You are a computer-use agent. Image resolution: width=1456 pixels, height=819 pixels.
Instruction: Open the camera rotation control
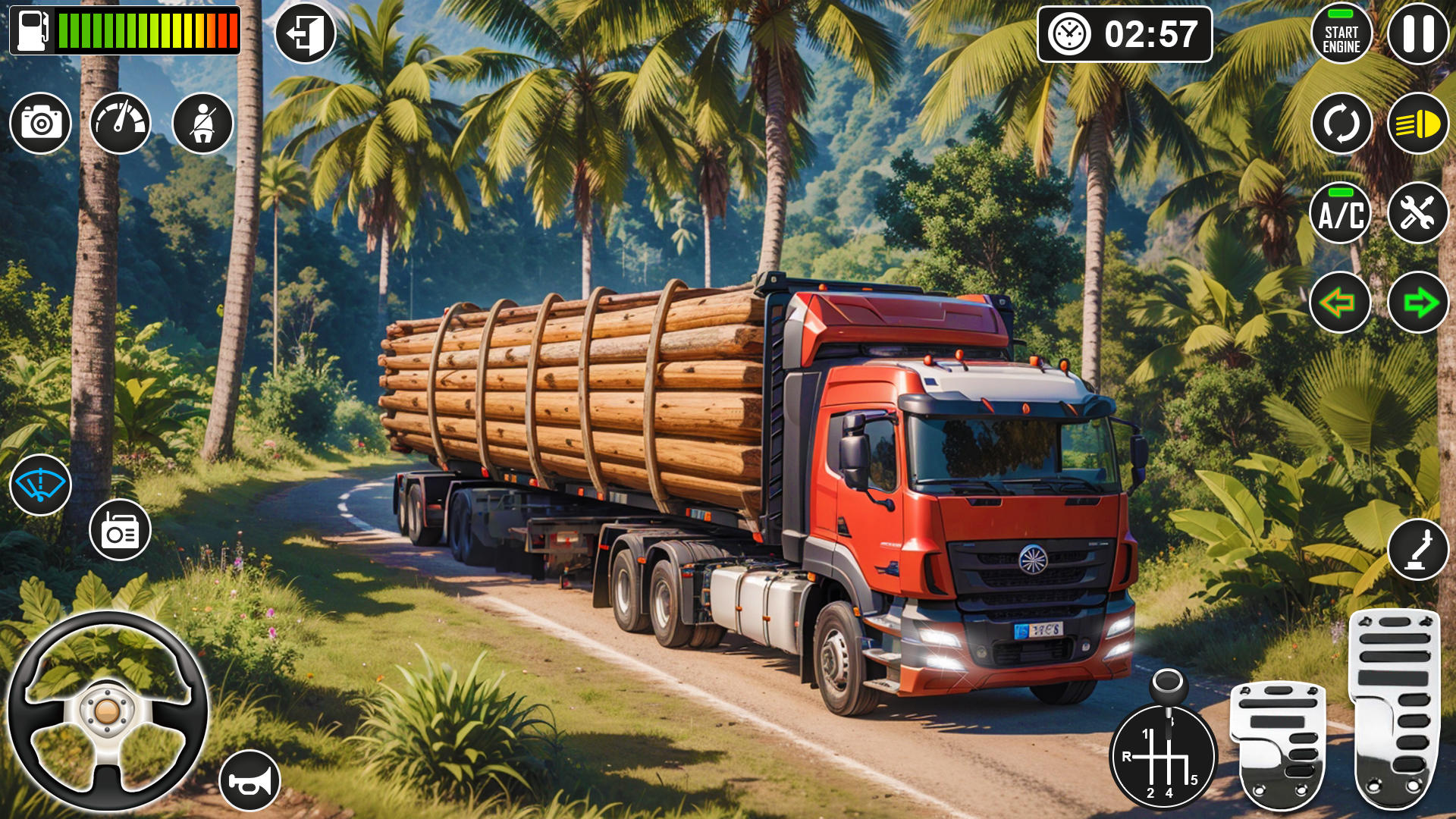click(1340, 124)
